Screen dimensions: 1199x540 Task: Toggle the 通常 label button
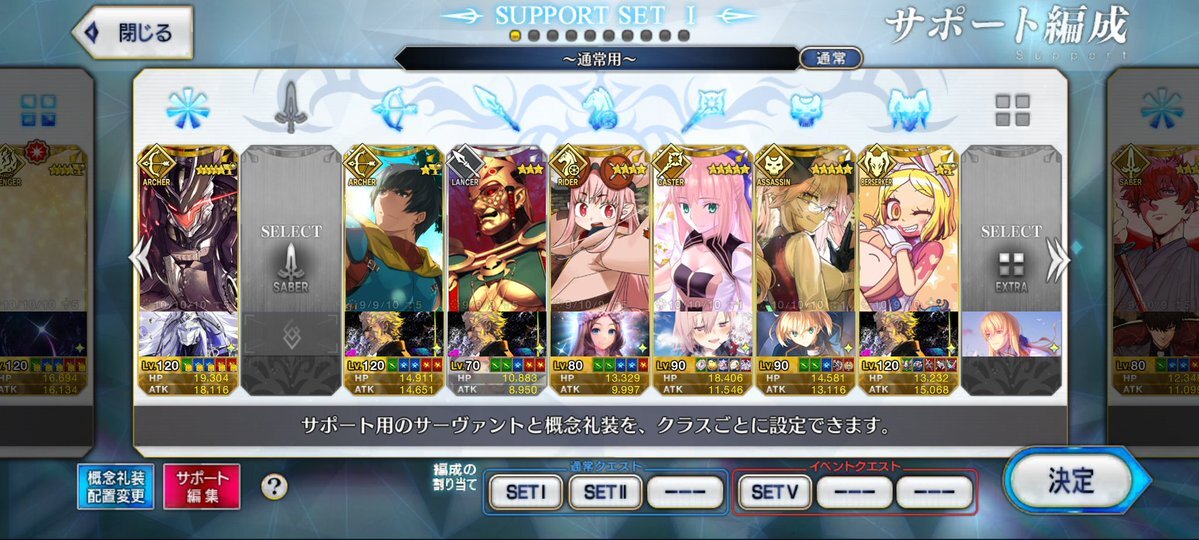tap(831, 58)
